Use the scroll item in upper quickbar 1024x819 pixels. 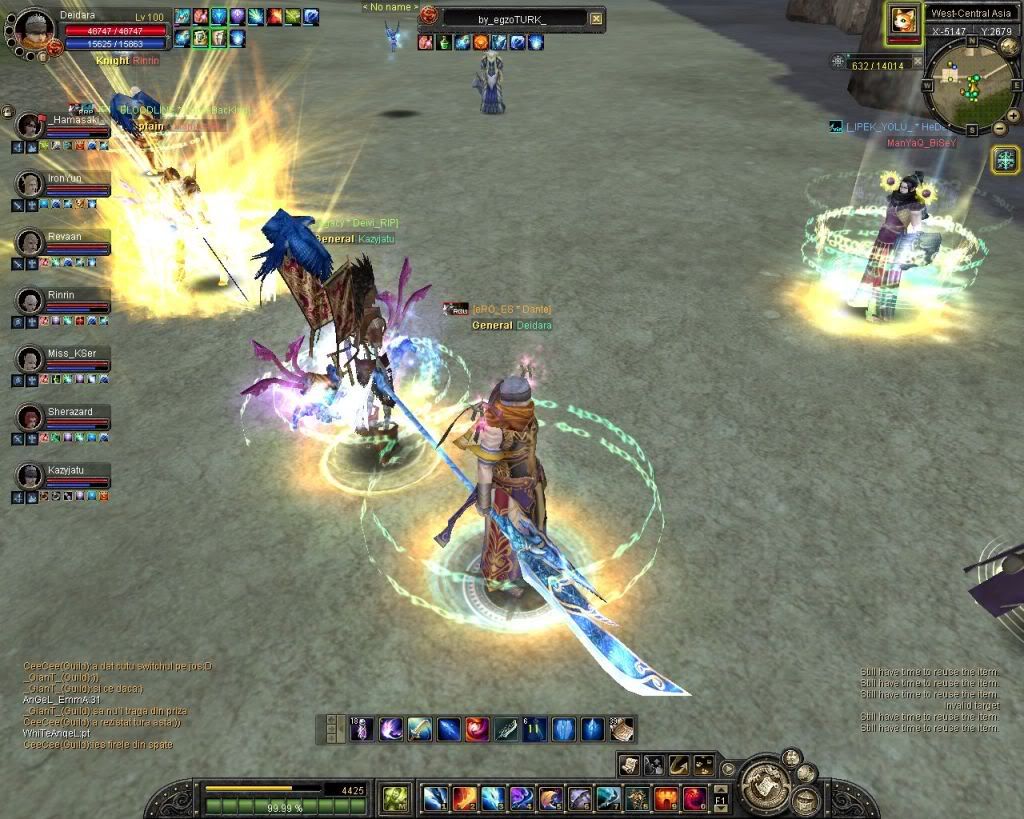pos(622,729)
